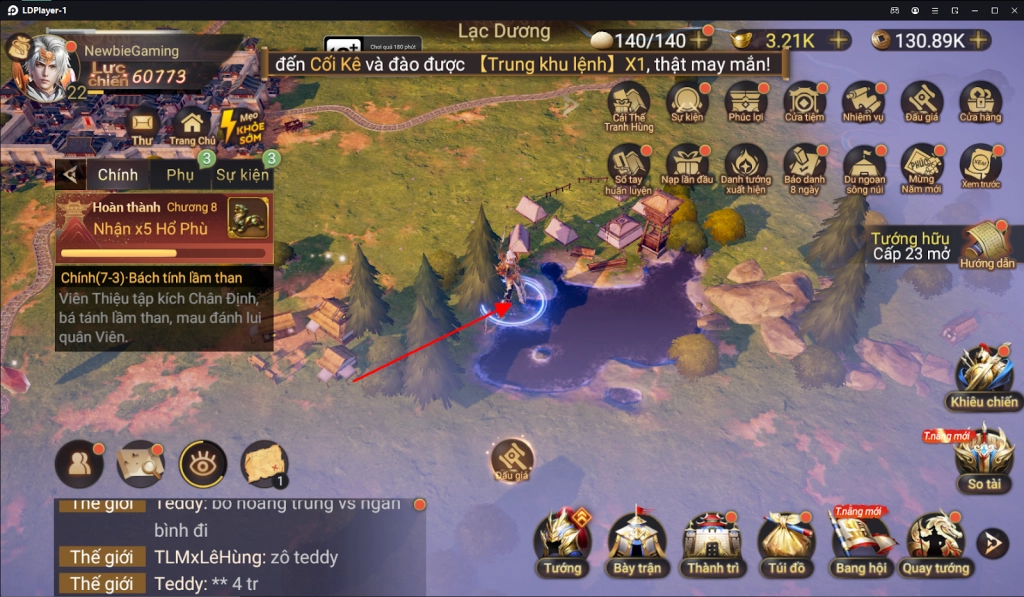The width and height of the screenshot is (1024, 597).
Task: Go to Trang Chủ home
Action: pyautogui.click(x=192, y=125)
